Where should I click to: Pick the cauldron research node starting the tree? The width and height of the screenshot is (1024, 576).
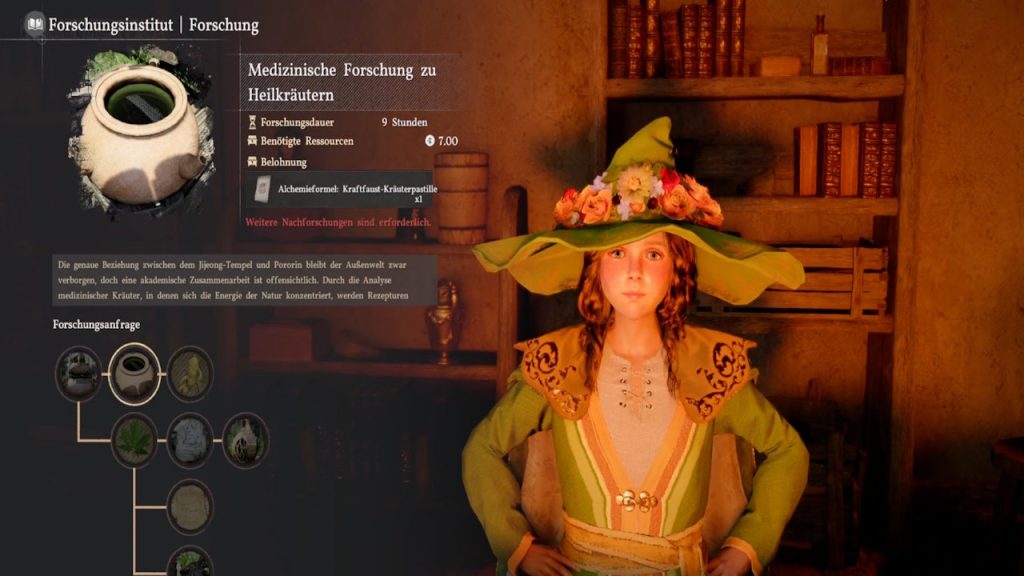pos(78,374)
